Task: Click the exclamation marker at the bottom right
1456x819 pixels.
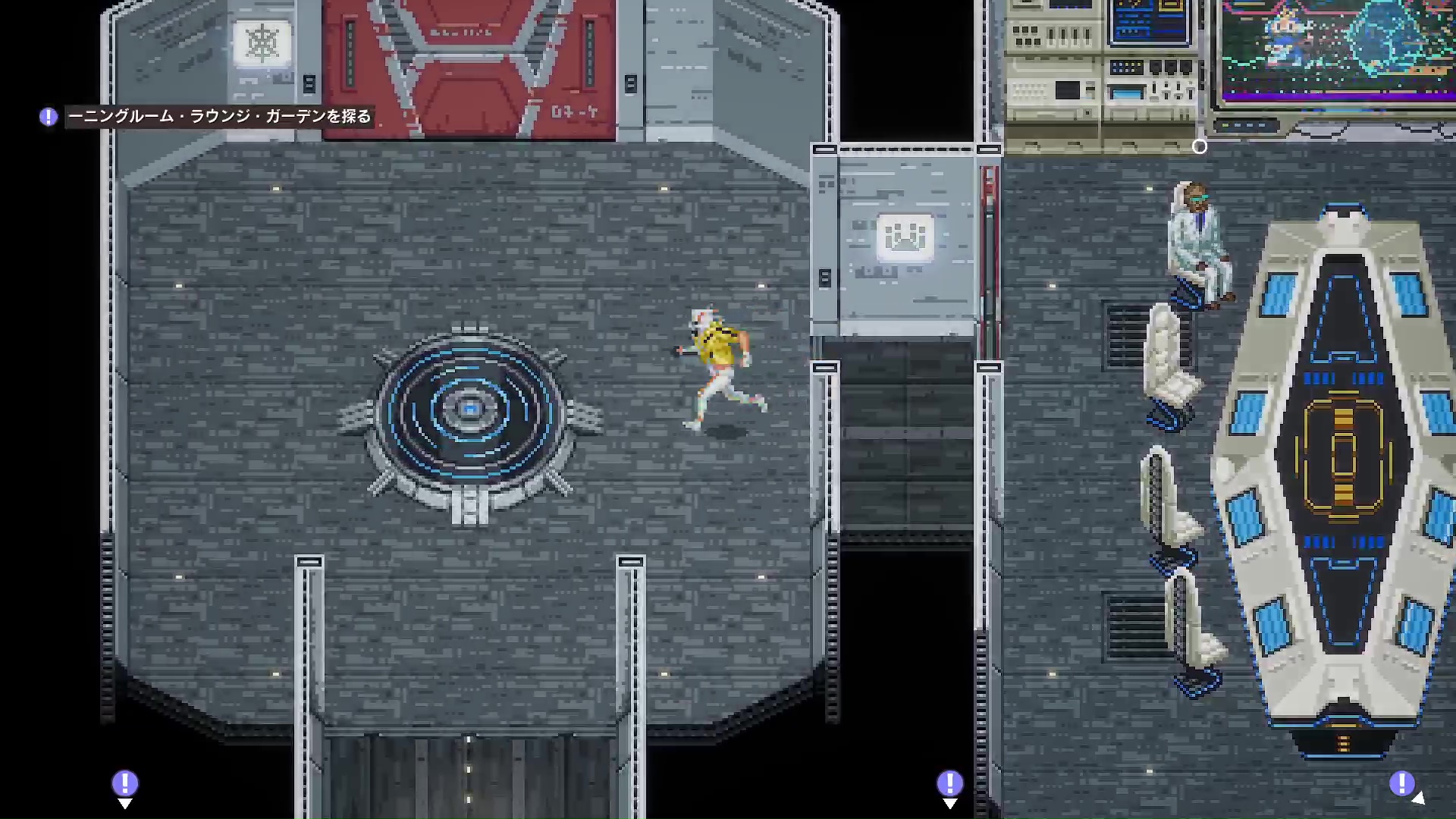Action: [x=1403, y=782]
